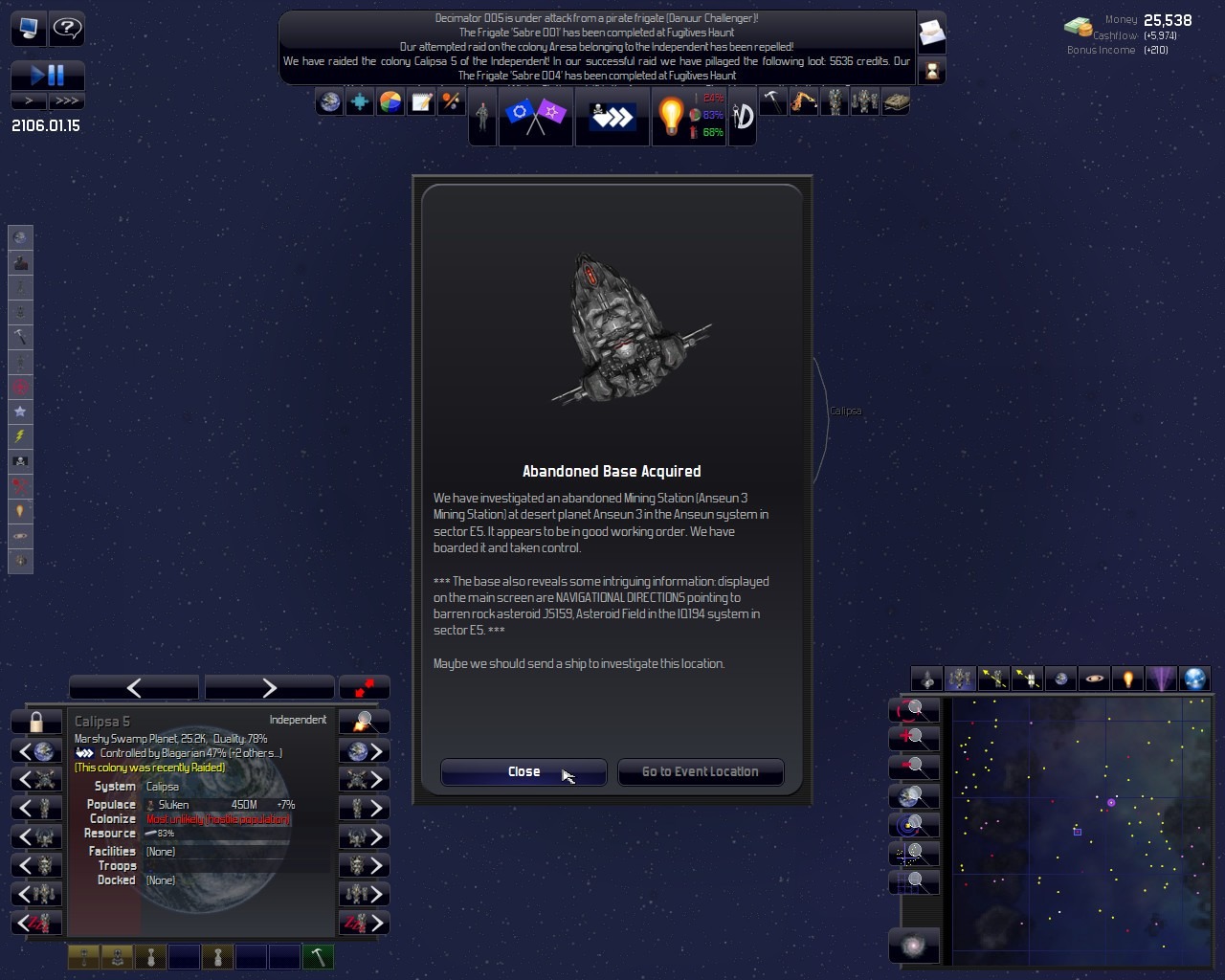Screen dimensions: 1225x980
Task: Click the padlock lock-view button
Action: tap(36, 721)
